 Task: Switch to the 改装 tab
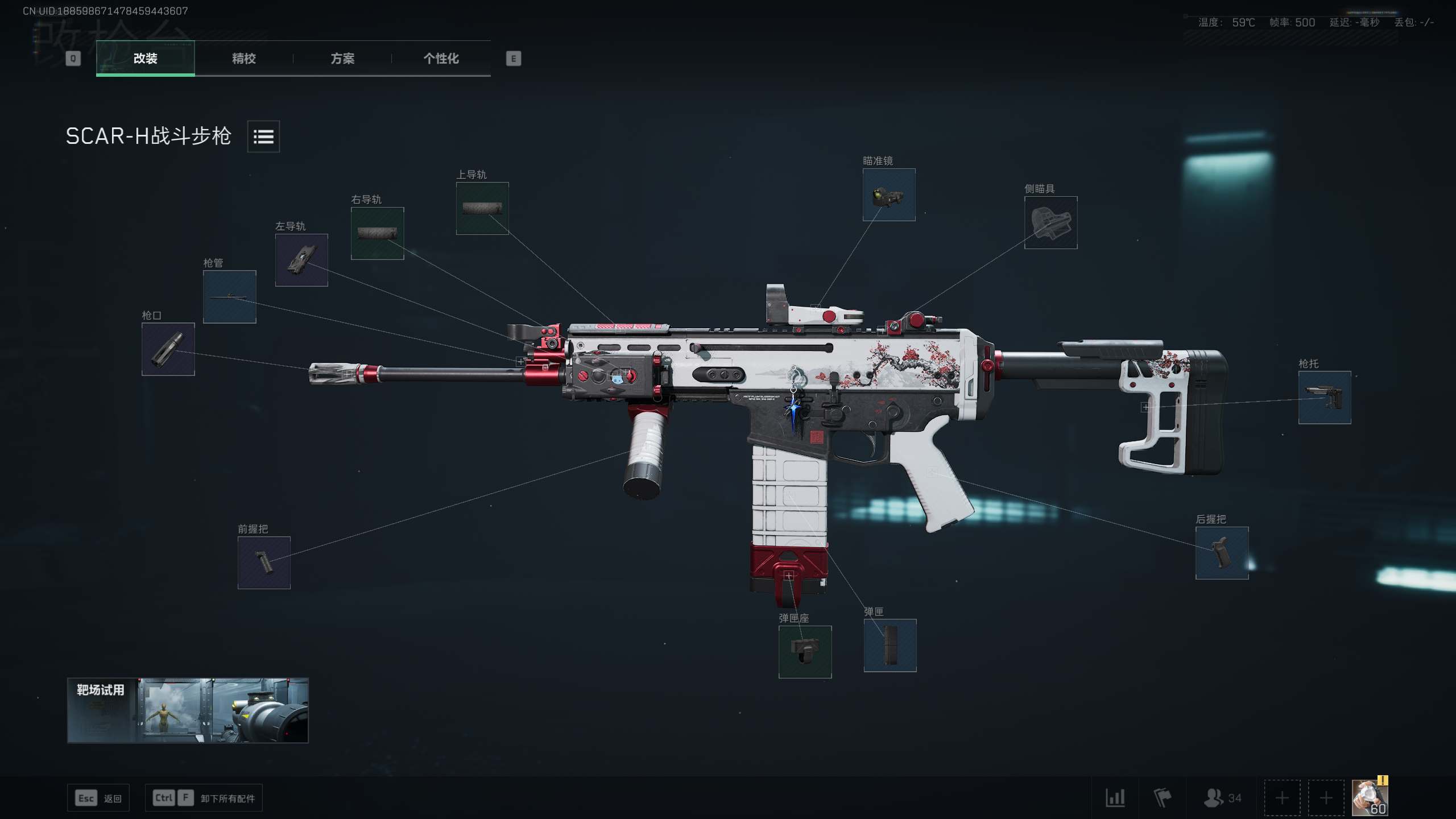(145, 58)
